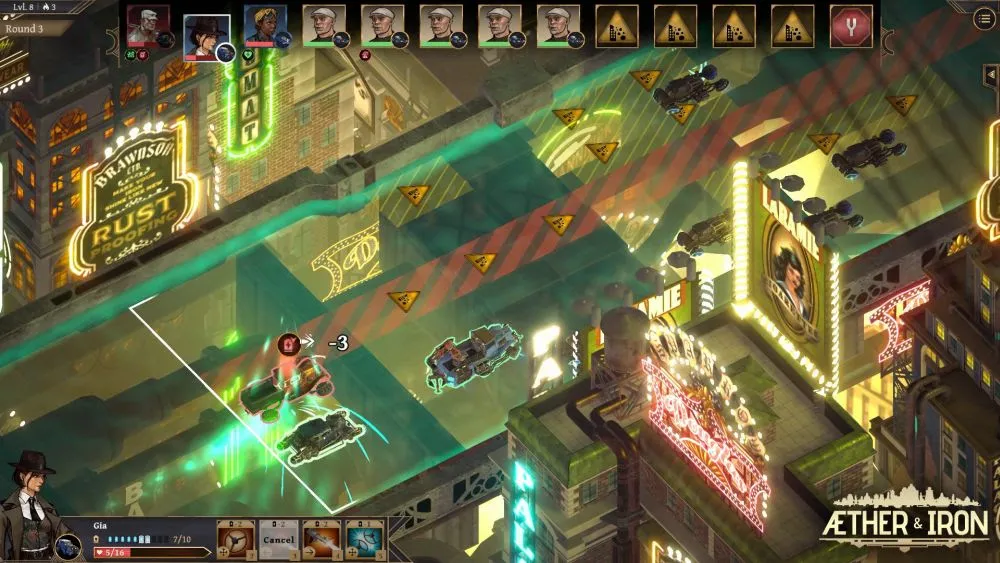1000x563 pixels.
Task: Select the grey-haired man's turn order portrait
Action: (147, 26)
